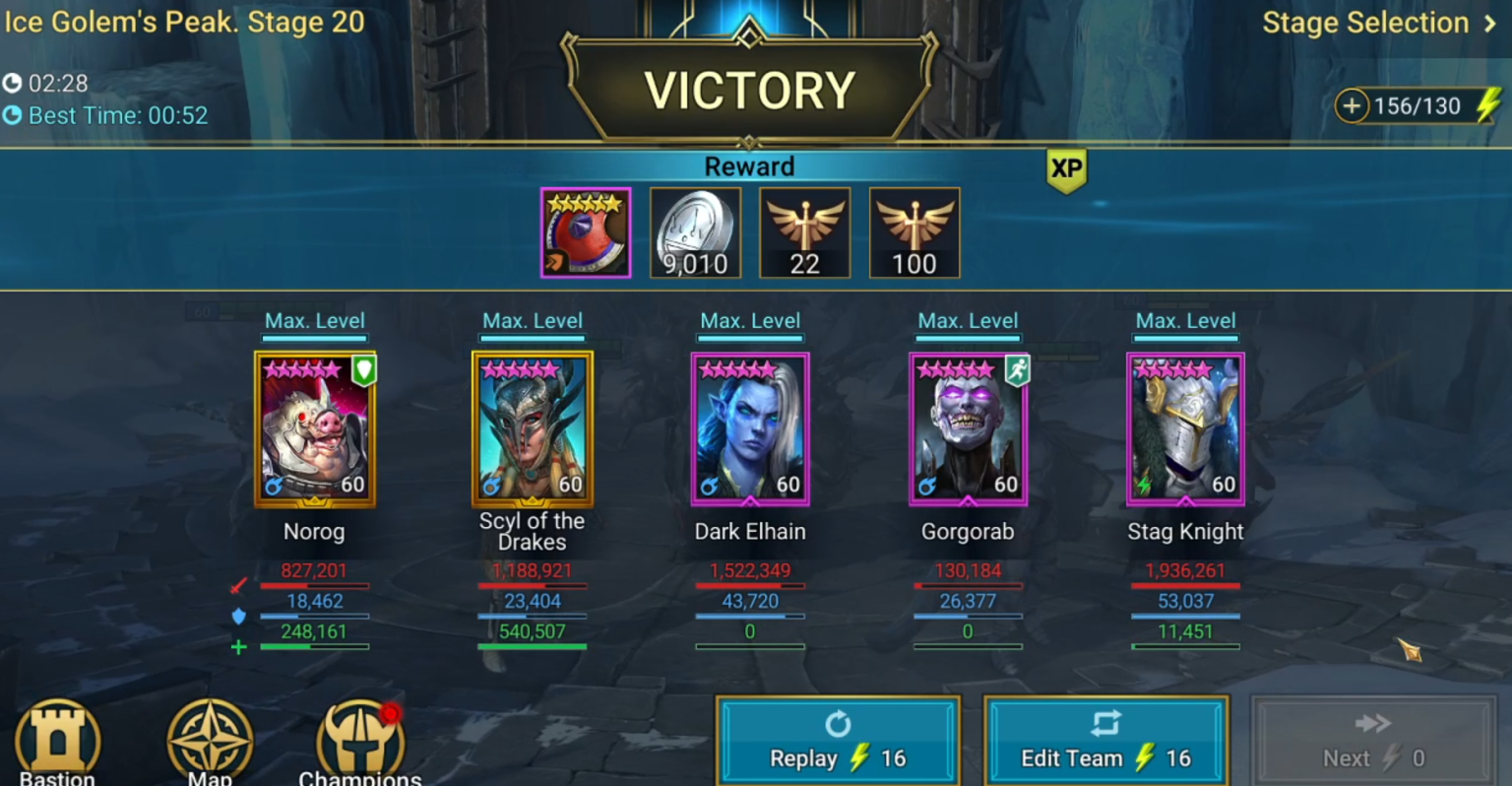Toggle the damage stat row indicator
Viewport: 1512px width, 786px height.
pos(237,585)
